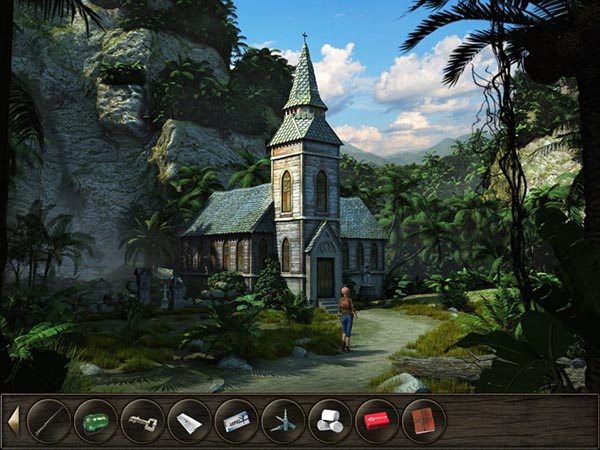Select the blue and white card item
Screen dimensions: 600x450
[236, 421]
